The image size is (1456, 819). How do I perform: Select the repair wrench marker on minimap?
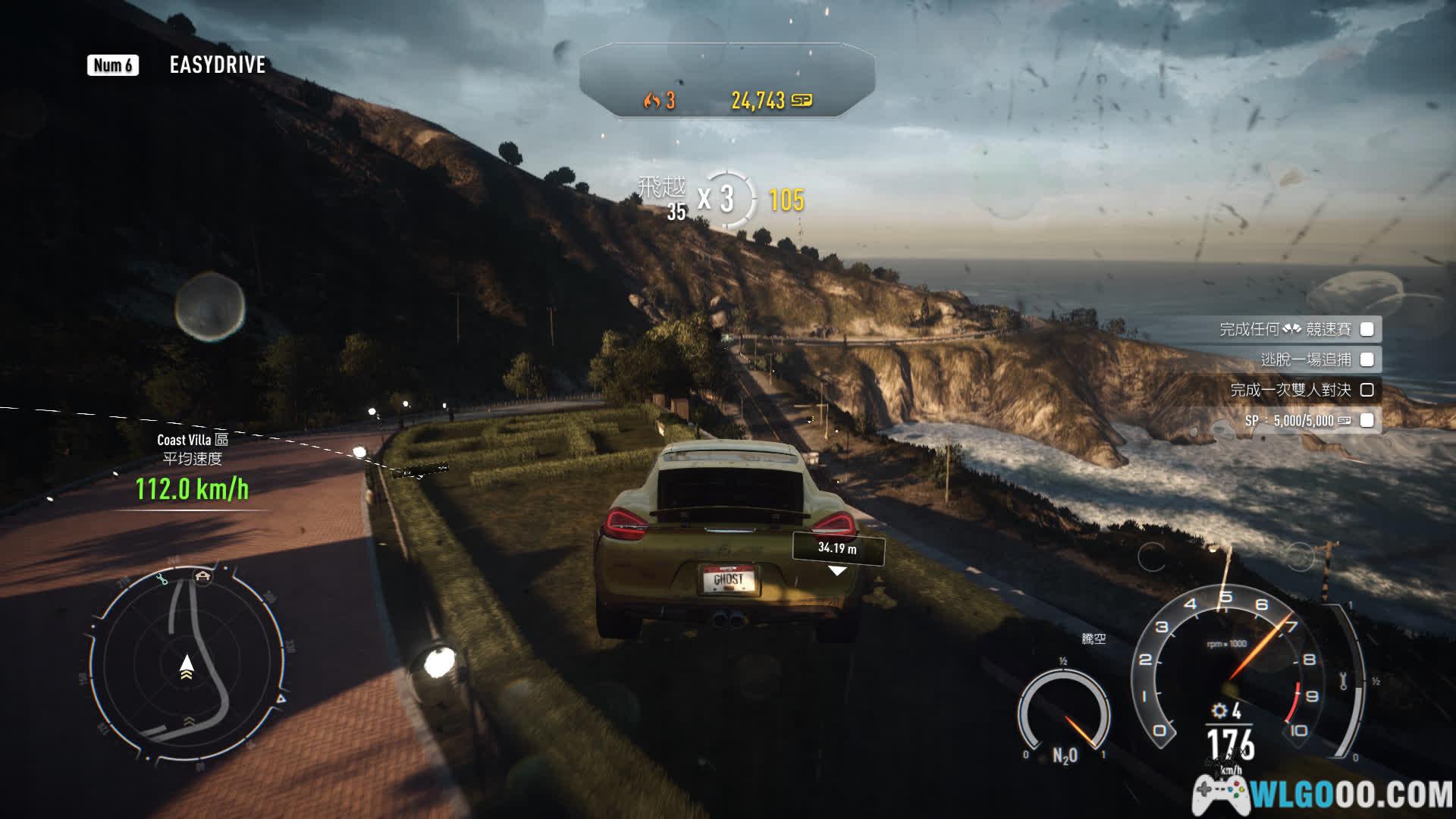pos(162,580)
